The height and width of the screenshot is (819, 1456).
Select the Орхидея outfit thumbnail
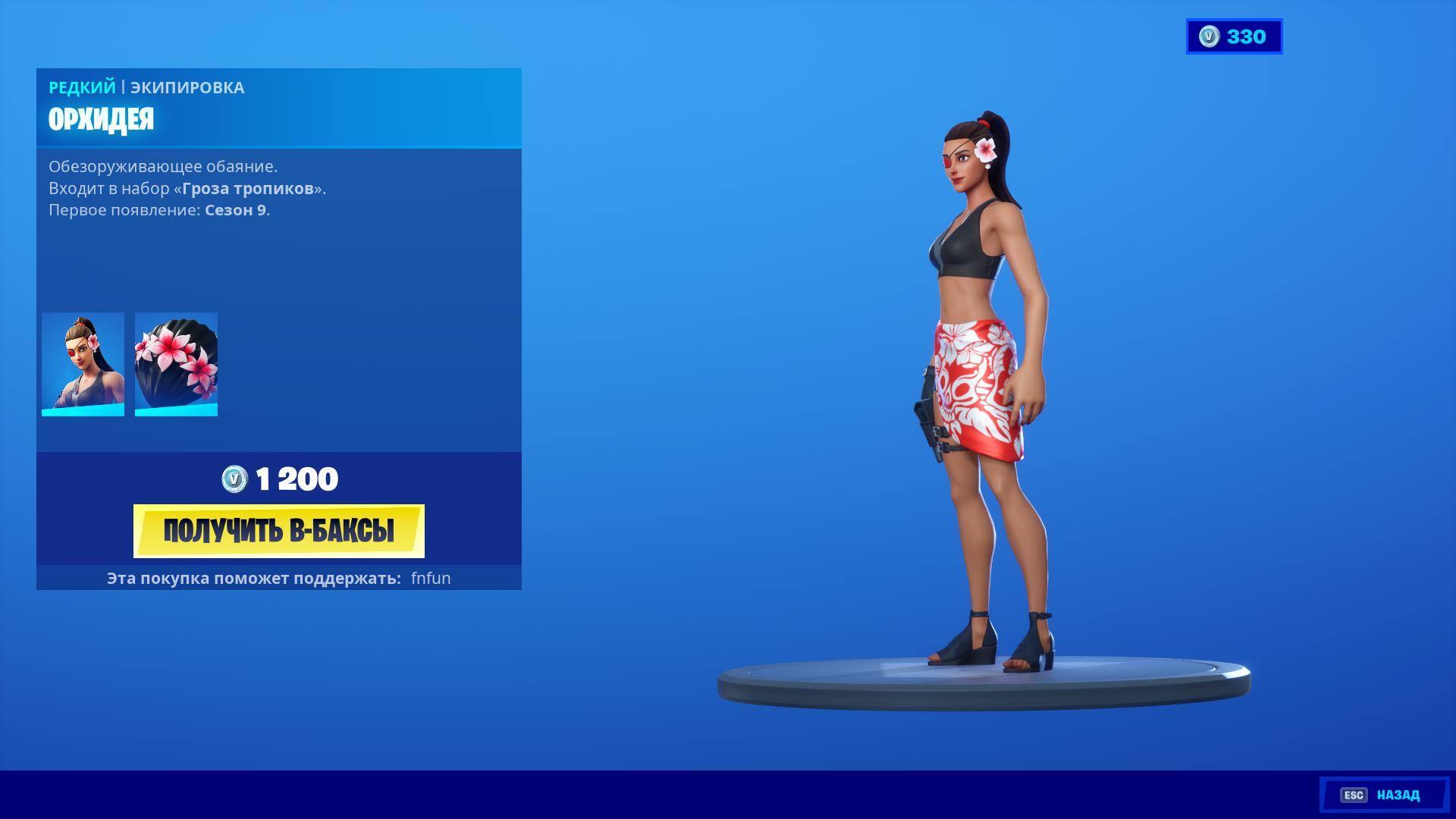click(83, 364)
